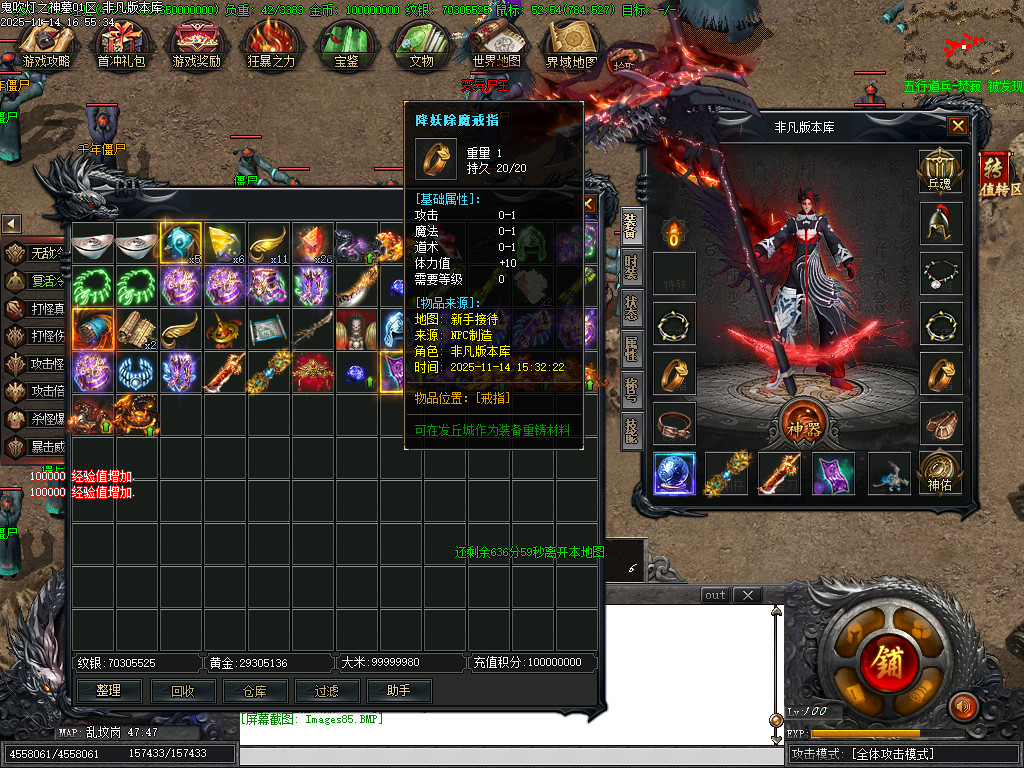This screenshot has height=768, width=1024.
Task: Open the 游戏奖励 rewards menu
Action: pyautogui.click(x=196, y=43)
